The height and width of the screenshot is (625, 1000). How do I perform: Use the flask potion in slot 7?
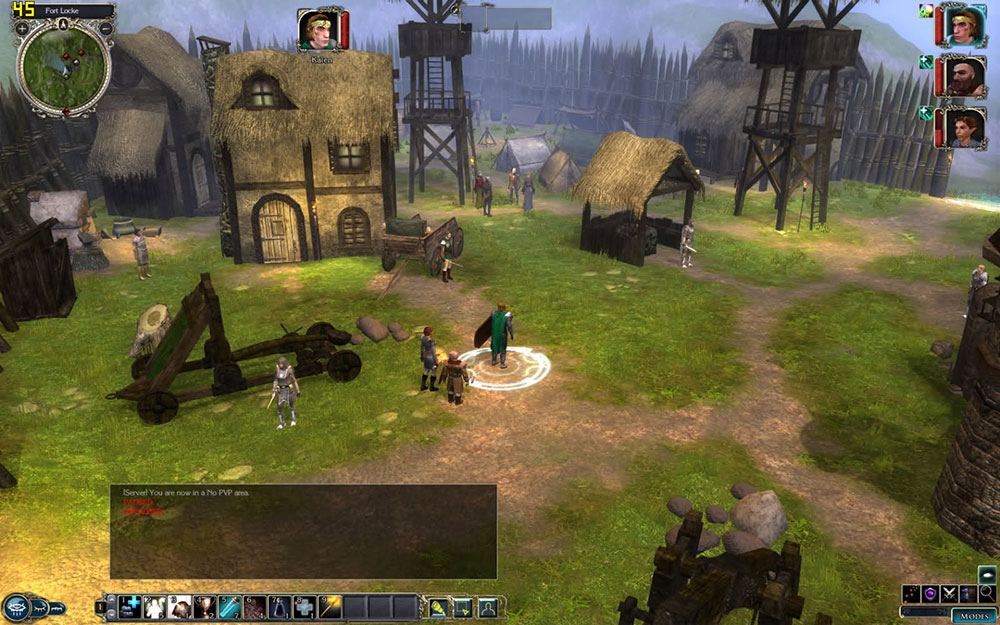pos(281,607)
